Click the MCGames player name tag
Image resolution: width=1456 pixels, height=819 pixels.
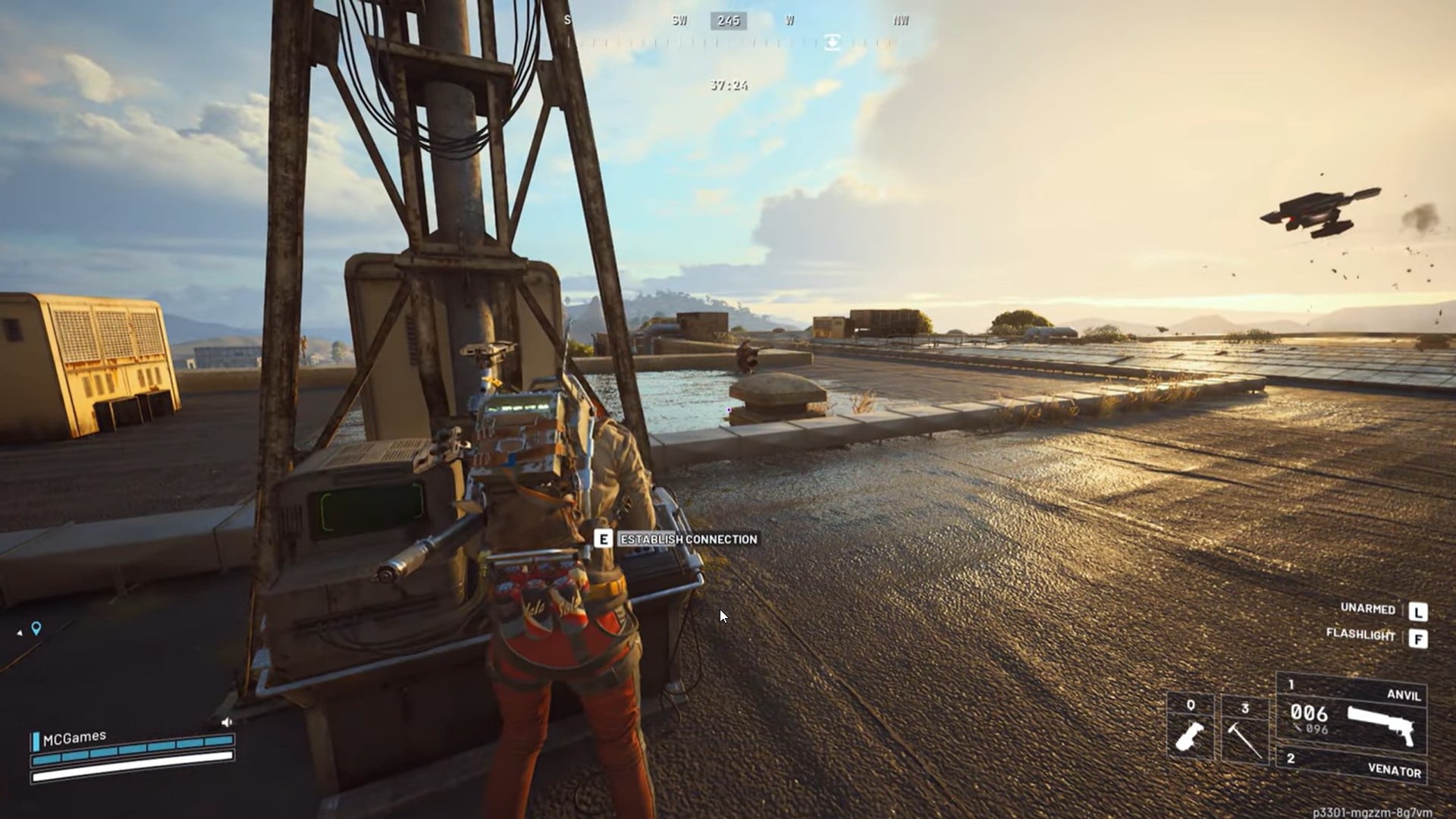point(74,739)
